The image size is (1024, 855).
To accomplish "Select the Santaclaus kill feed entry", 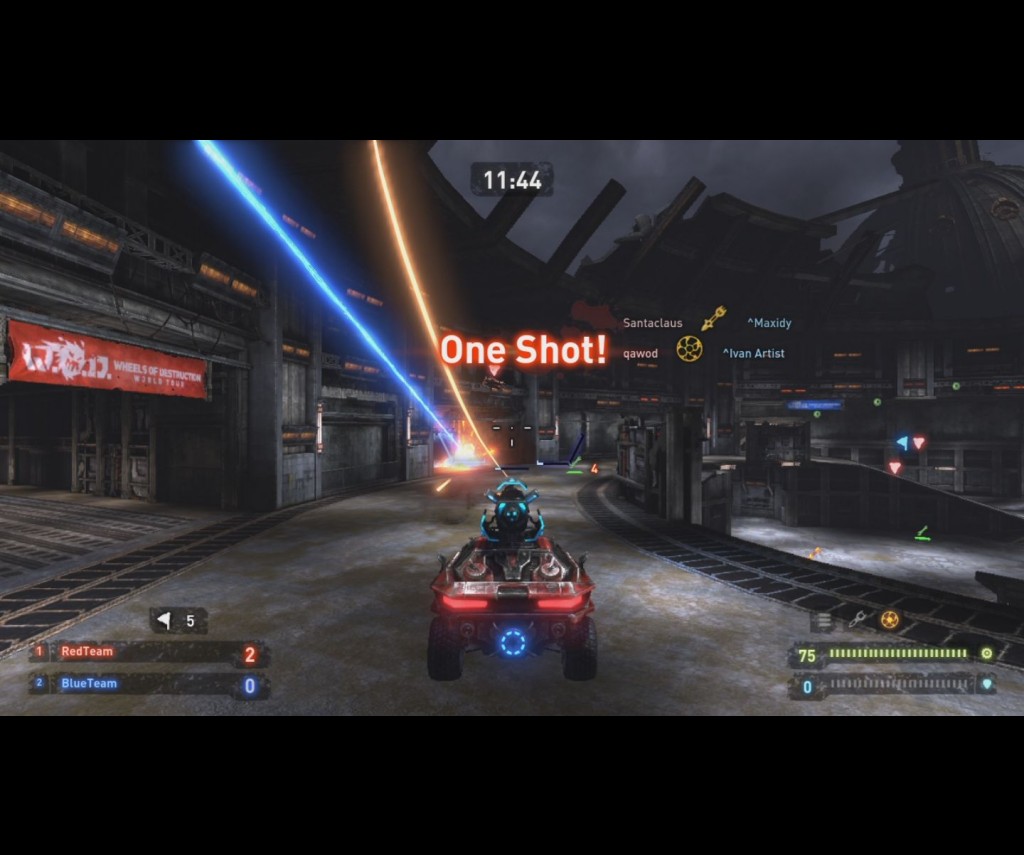I will [653, 323].
